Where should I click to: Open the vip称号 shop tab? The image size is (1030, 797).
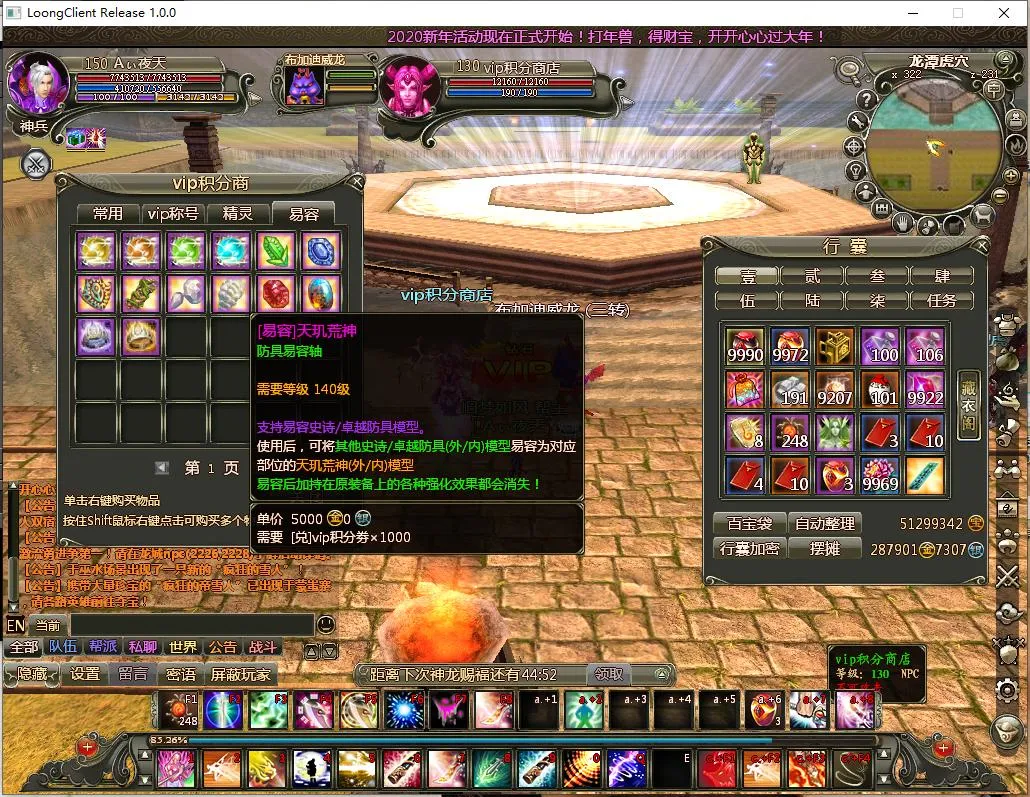point(172,214)
